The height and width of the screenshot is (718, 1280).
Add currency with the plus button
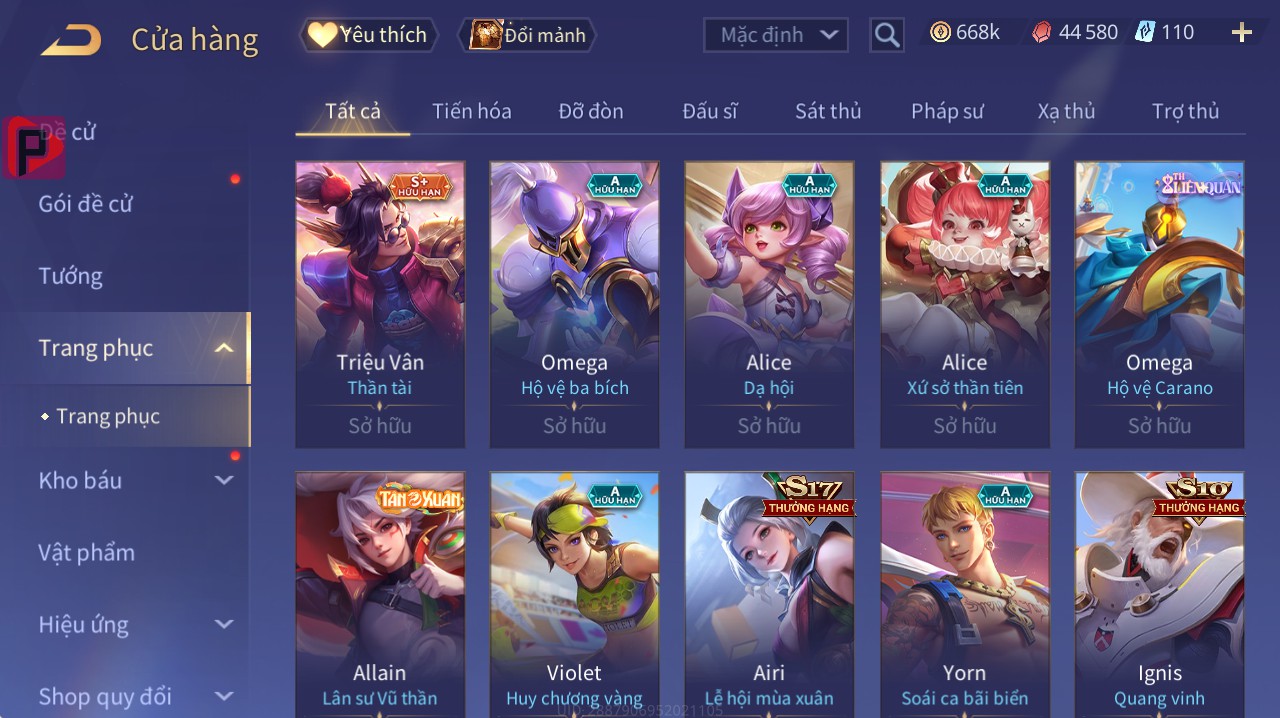[1241, 33]
